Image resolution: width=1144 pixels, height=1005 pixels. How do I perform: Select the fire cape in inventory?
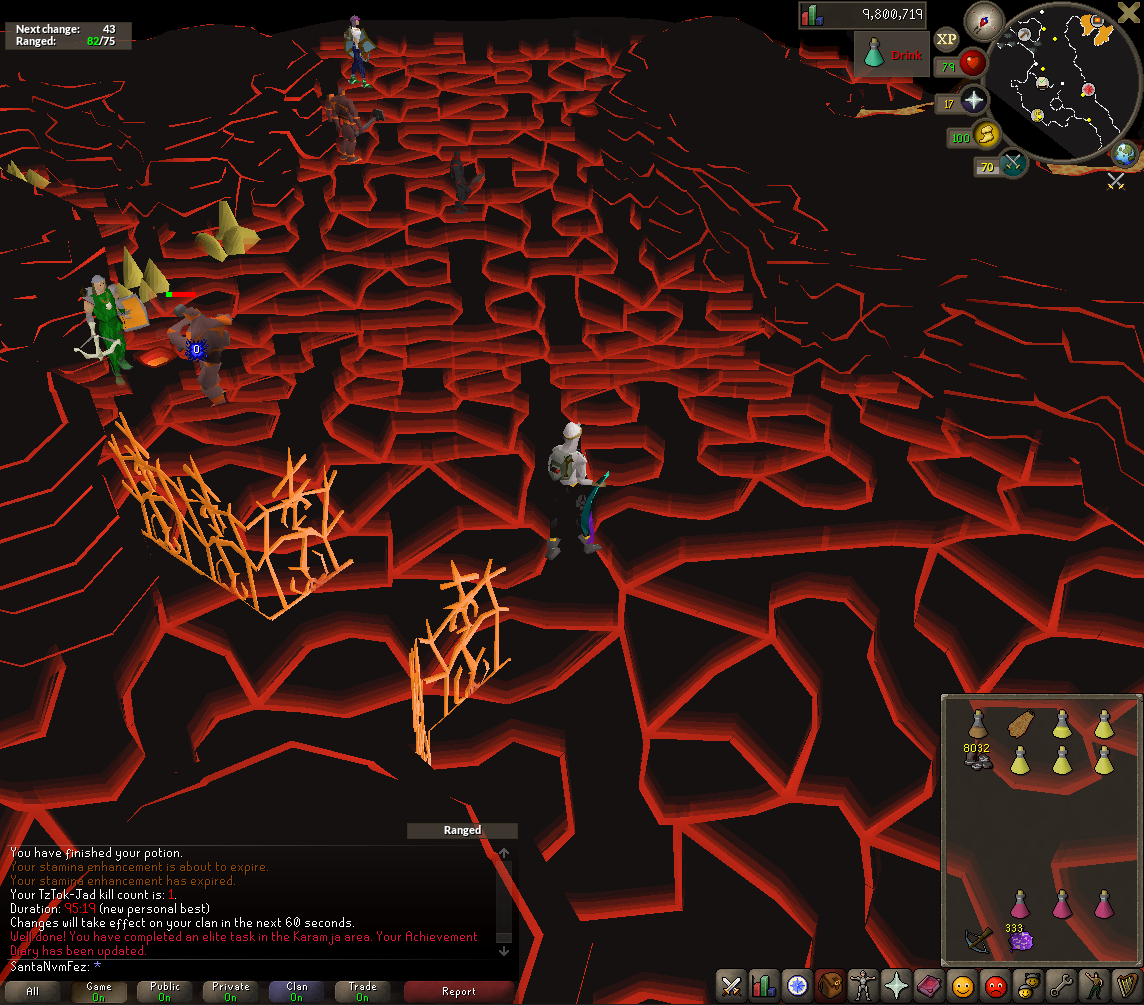tap(1021, 724)
